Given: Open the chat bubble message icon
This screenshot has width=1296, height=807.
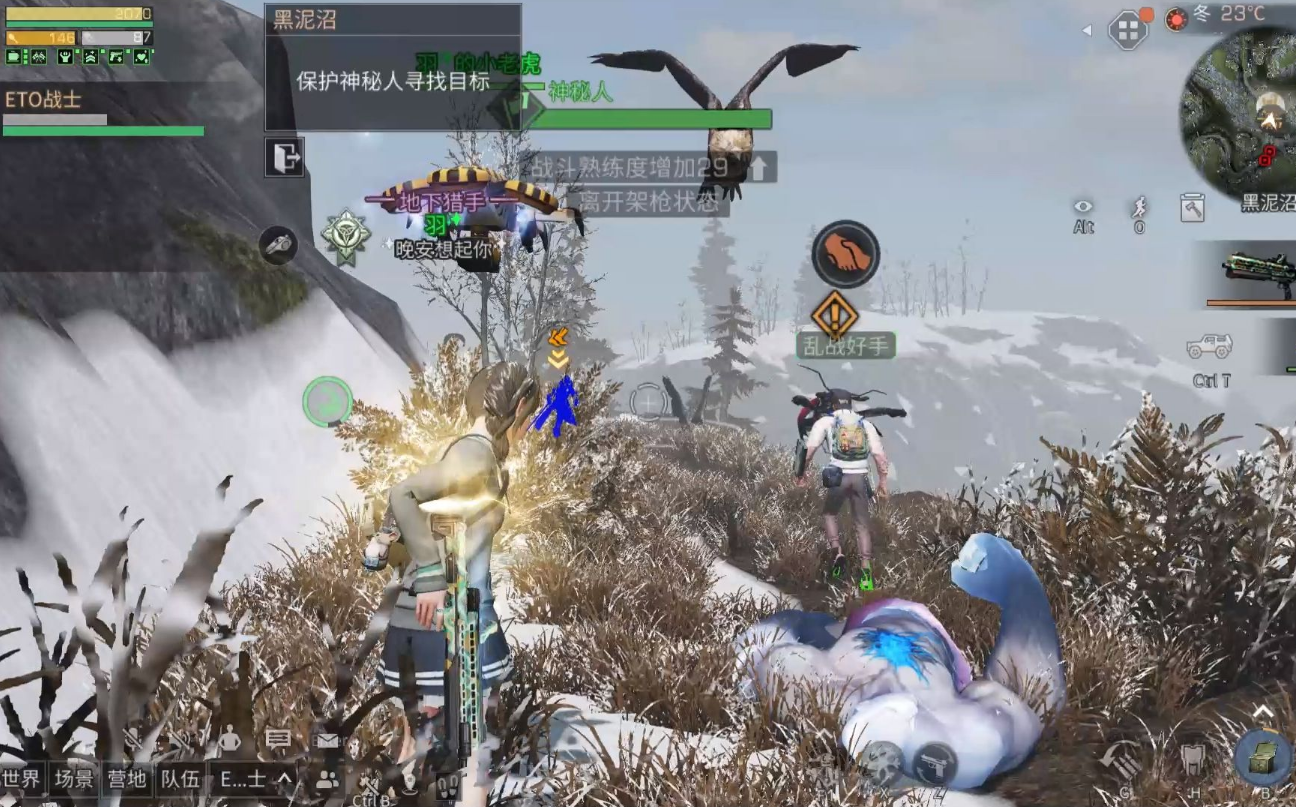Looking at the screenshot, I should 278,740.
